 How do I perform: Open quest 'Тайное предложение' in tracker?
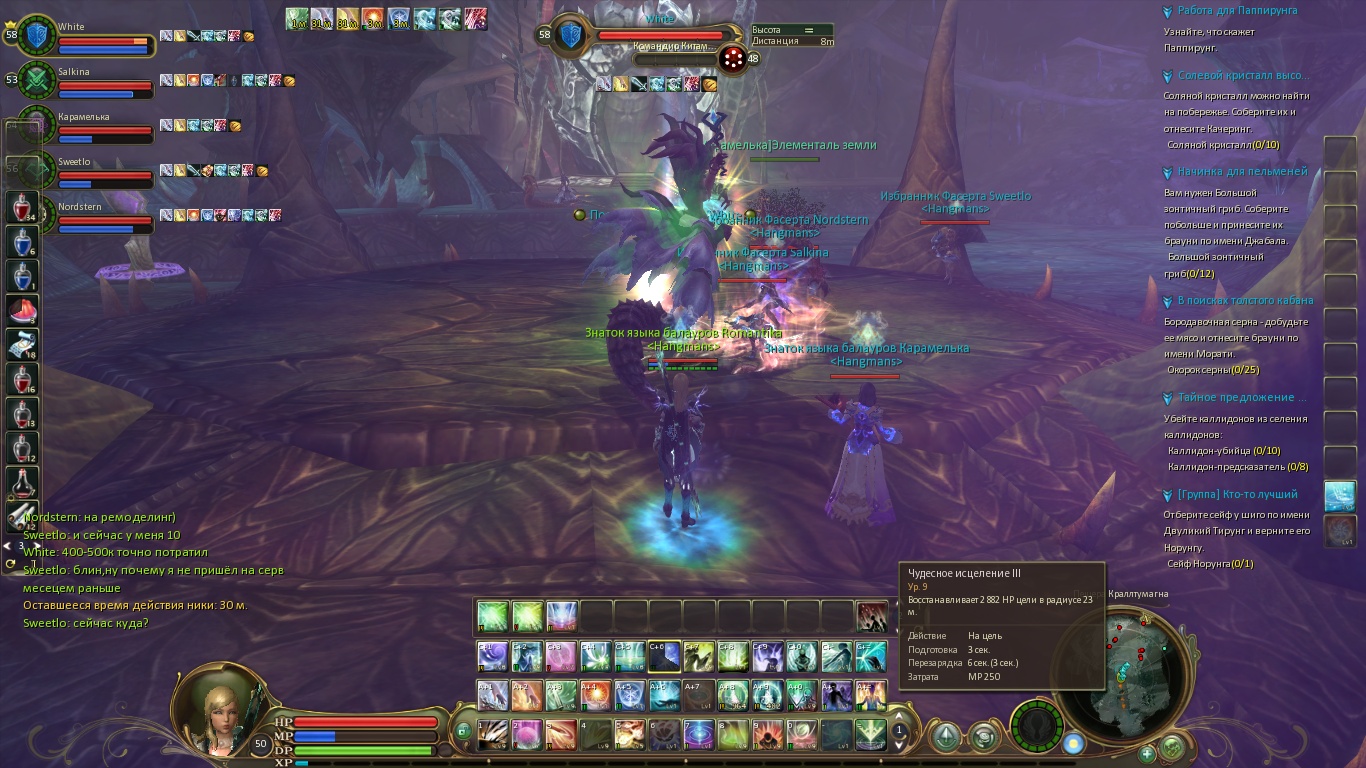[x=1242, y=397]
